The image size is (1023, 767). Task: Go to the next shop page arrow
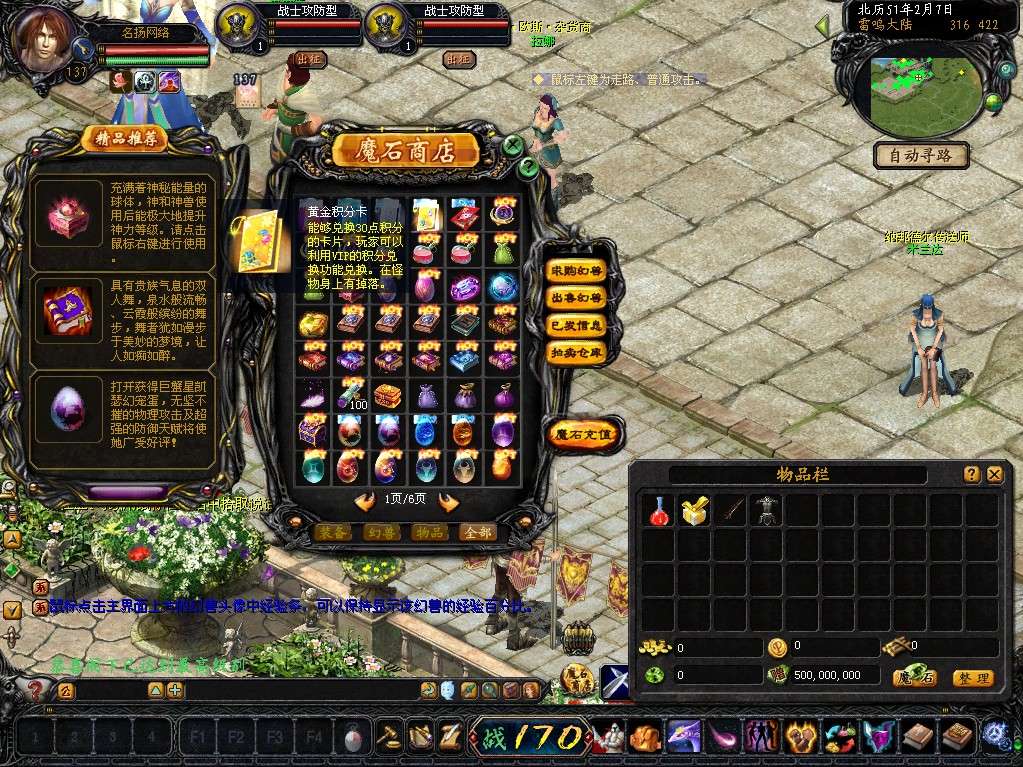(x=448, y=502)
